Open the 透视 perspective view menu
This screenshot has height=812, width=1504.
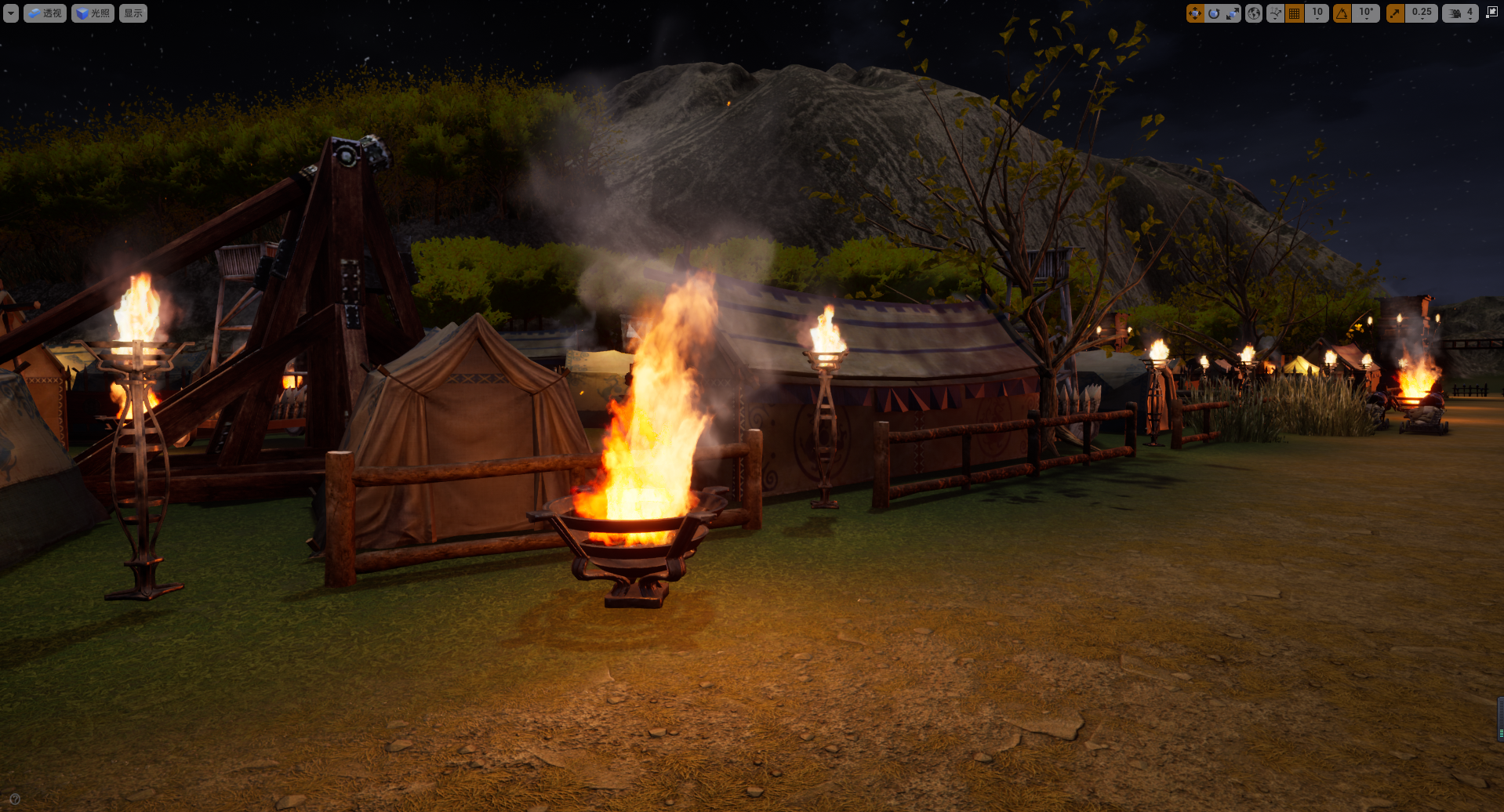coord(45,13)
